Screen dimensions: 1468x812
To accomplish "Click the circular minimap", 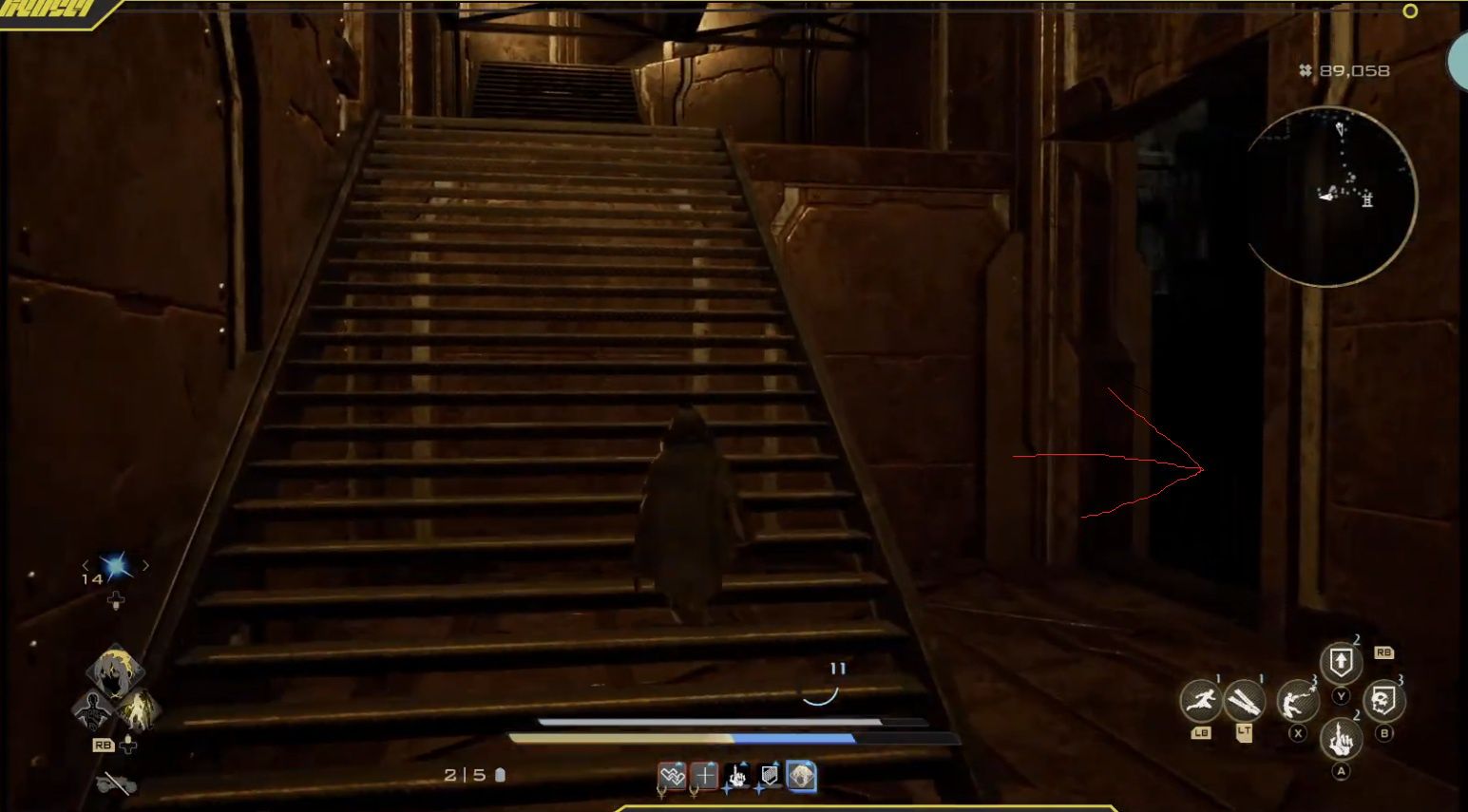I will (x=1329, y=197).
